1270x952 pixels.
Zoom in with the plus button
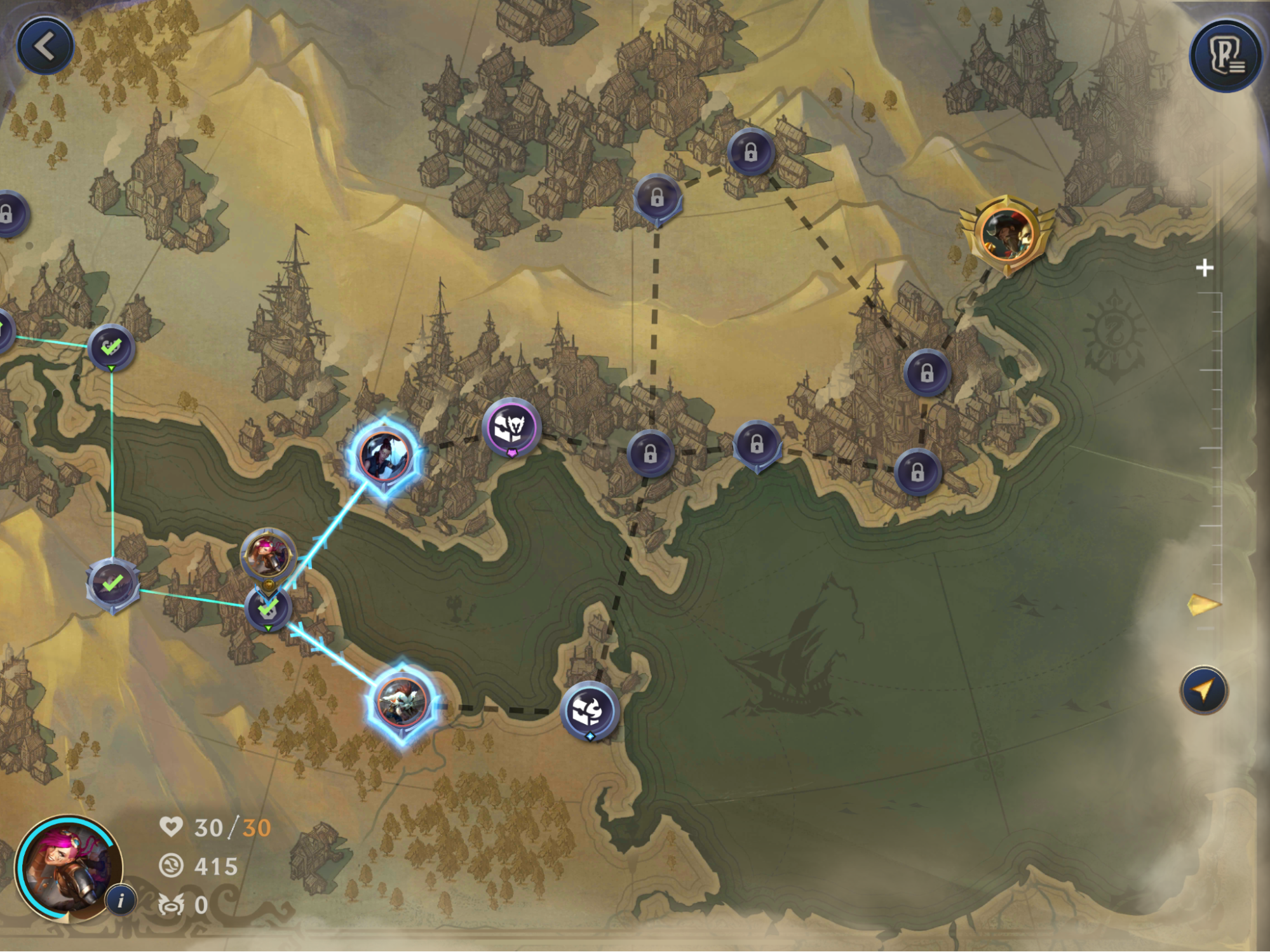pyautogui.click(x=1204, y=268)
